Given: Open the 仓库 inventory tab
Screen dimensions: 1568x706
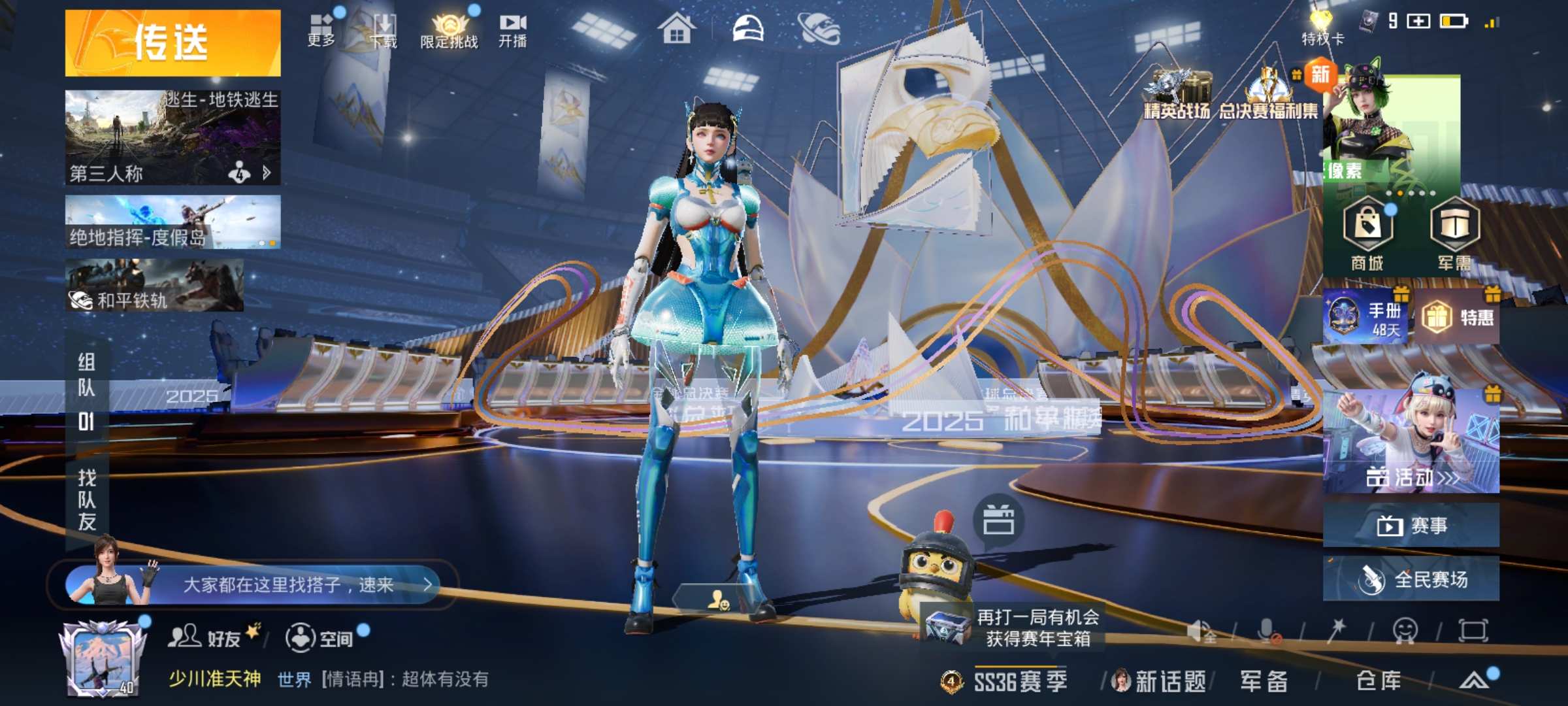Looking at the screenshot, I should click(x=1379, y=681).
